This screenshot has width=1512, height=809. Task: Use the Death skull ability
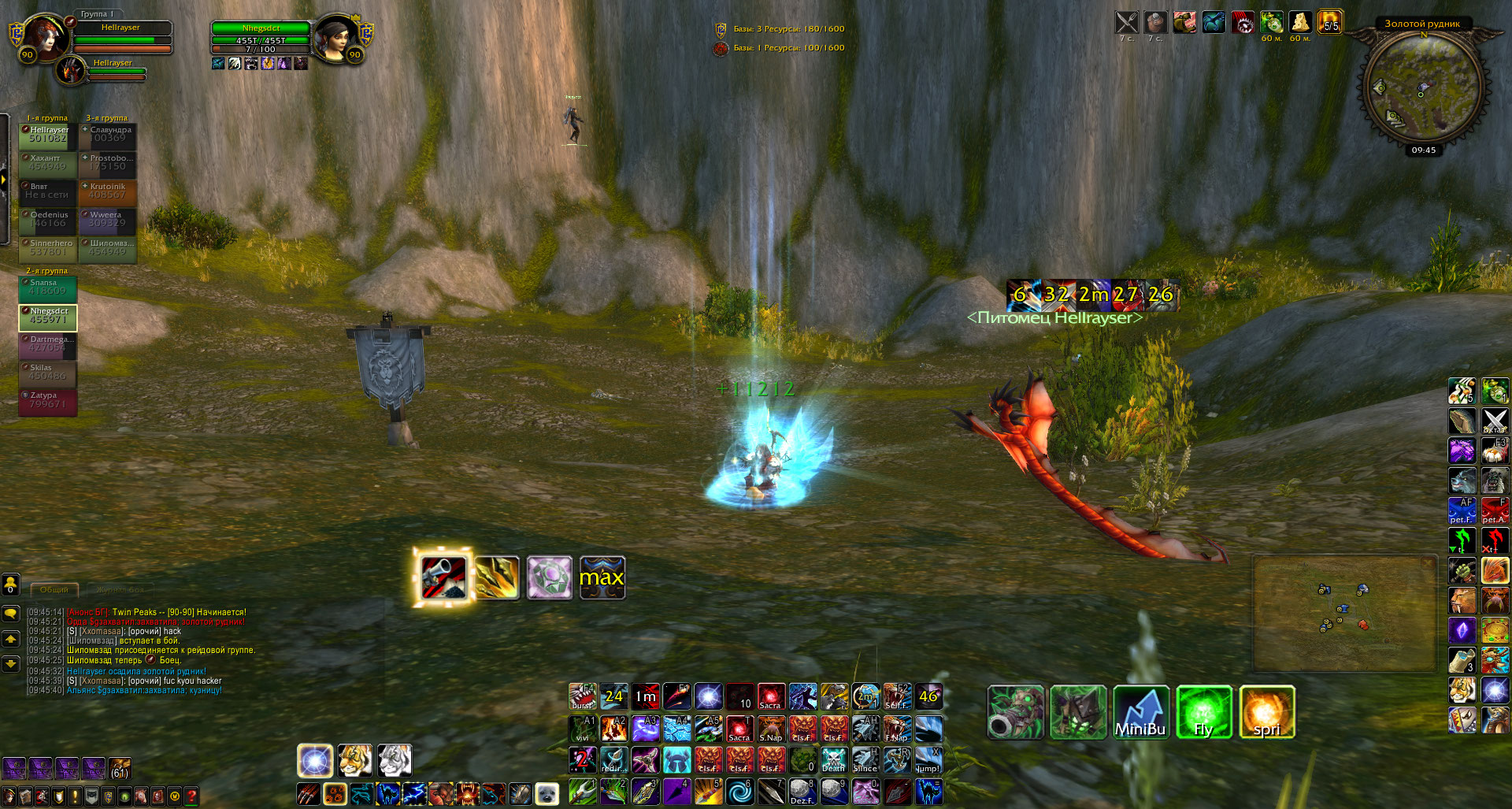pos(834,759)
